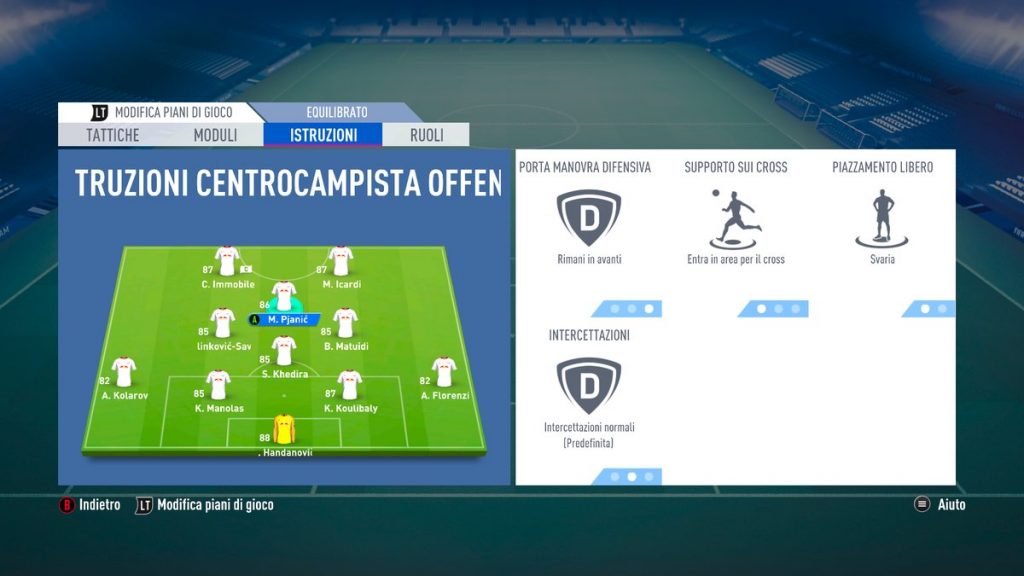Image resolution: width=1024 pixels, height=576 pixels.
Task: Select the Supporto sui Cross instruction
Action: [x=735, y=216]
